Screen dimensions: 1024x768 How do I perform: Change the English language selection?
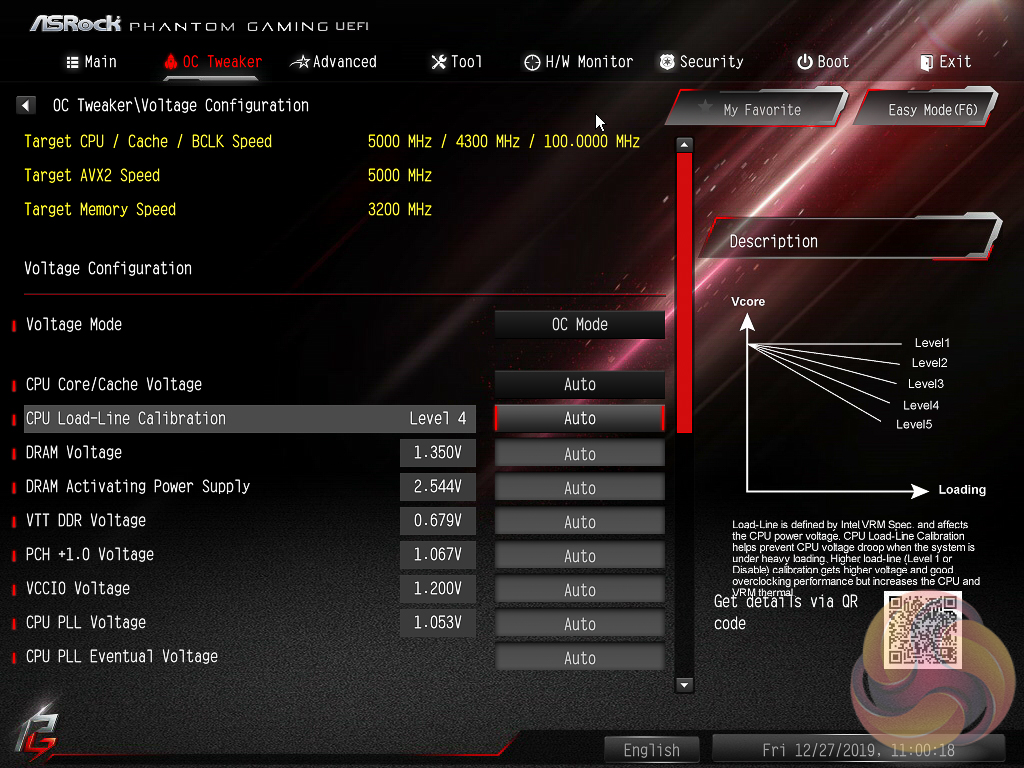[652, 750]
